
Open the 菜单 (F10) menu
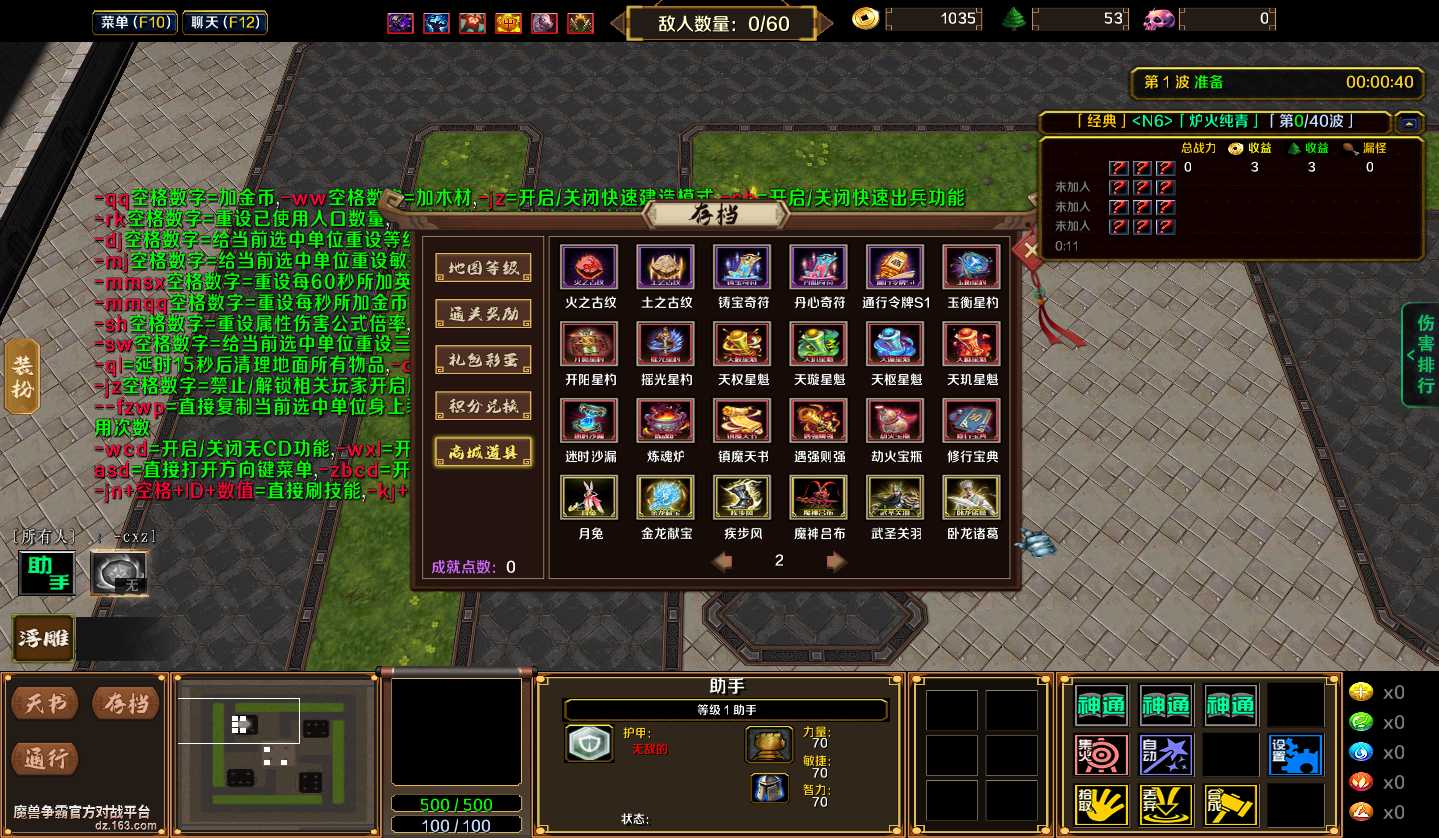[135, 22]
